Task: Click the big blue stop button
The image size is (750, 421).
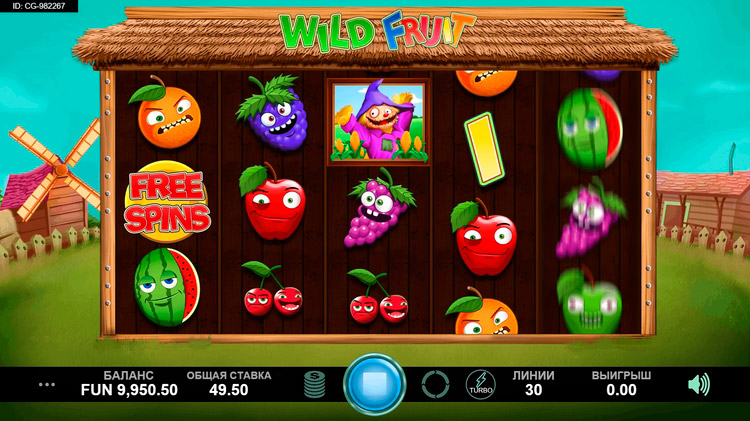Action: pyautogui.click(x=374, y=383)
